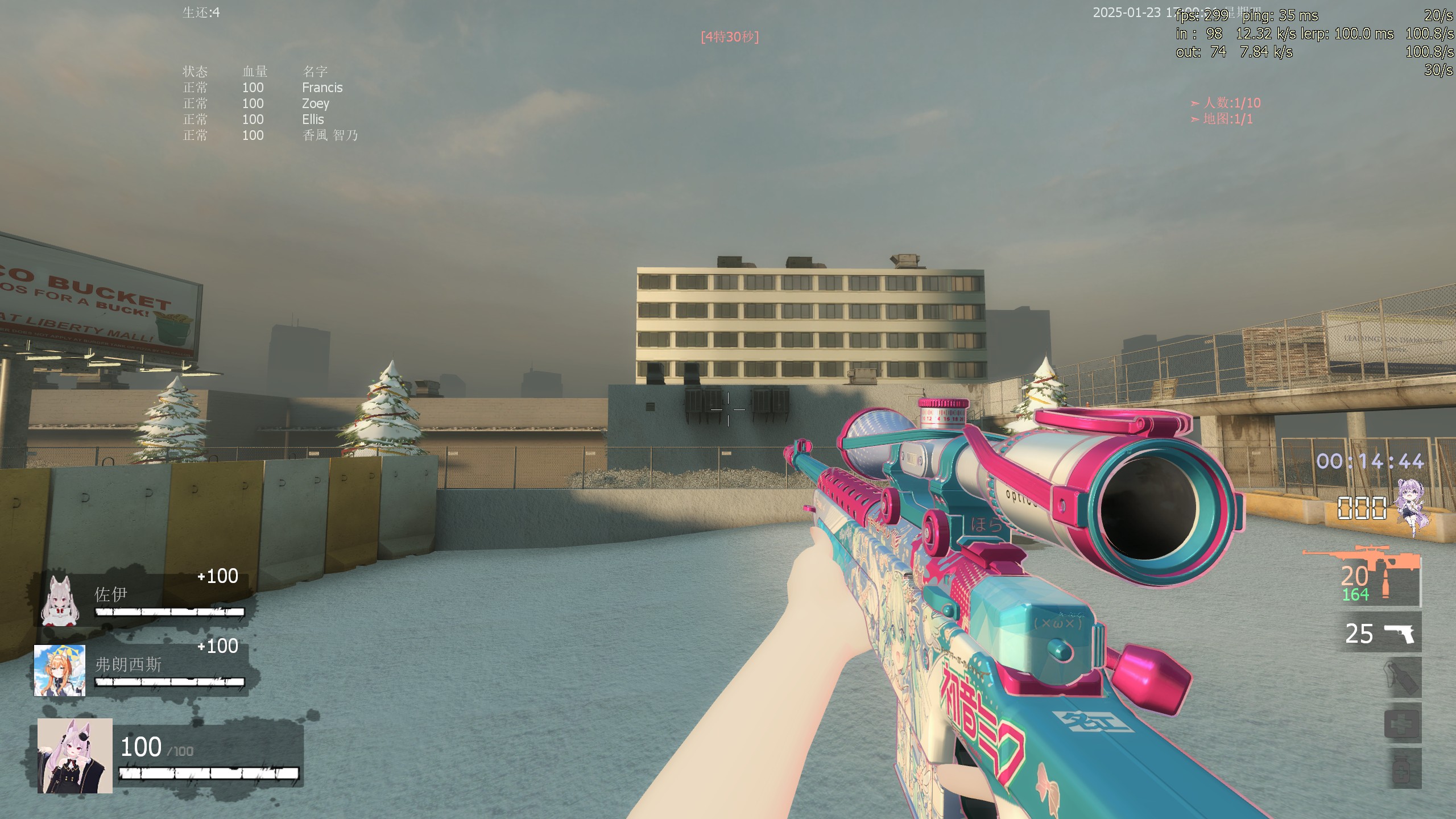This screenshot has width=1456, height=819.
Task: Click the purple-haired chibi mascot icon
Action: pos(1412,507)
